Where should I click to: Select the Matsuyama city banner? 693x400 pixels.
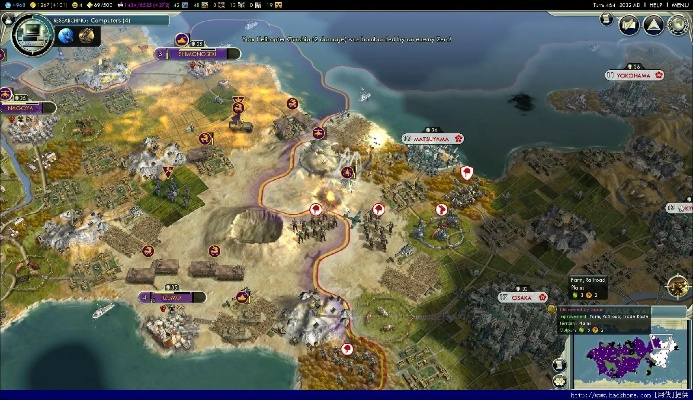(434, 139)
